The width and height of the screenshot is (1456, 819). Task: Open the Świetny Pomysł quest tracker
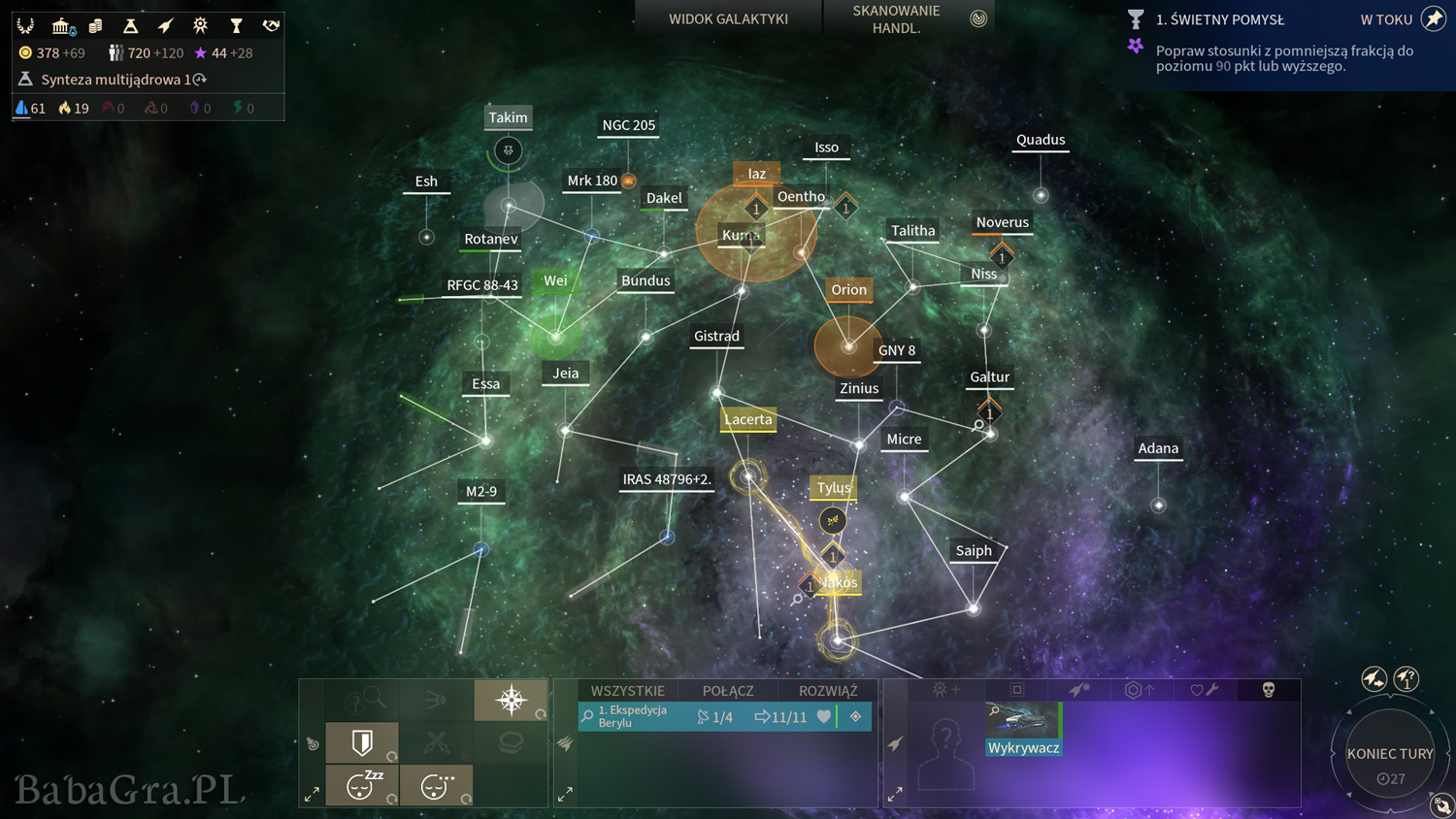coord(1219,19)
